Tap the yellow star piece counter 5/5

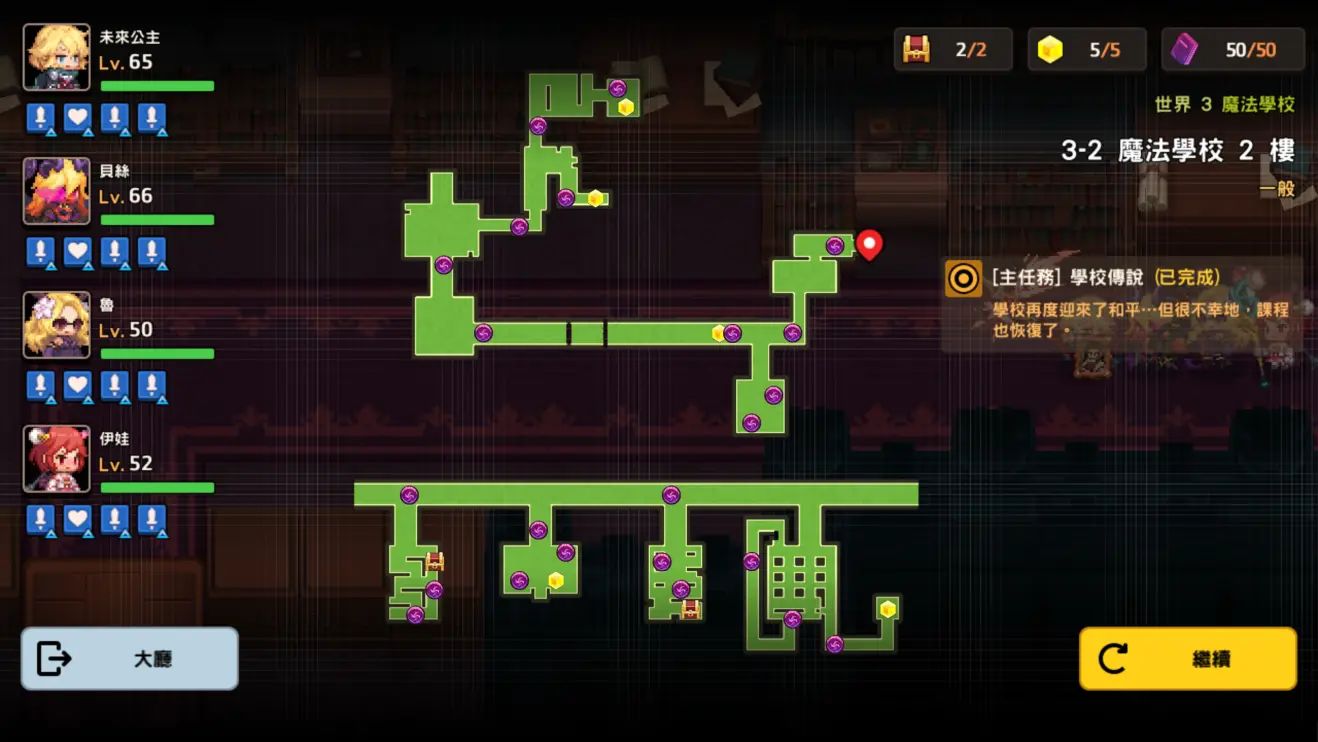1086,49
